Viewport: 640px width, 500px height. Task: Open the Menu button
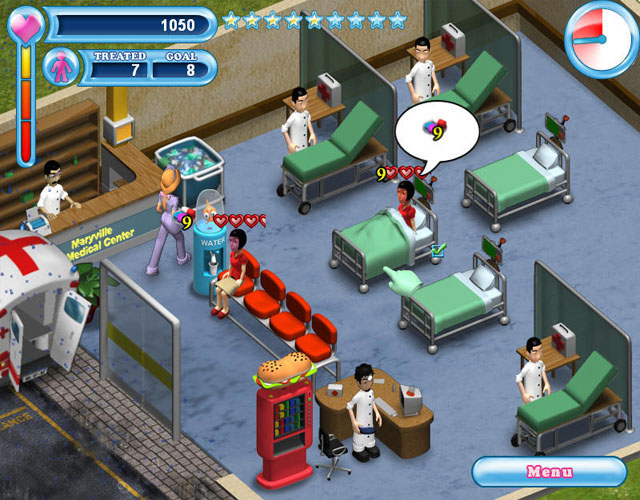(x=549, y=471)
